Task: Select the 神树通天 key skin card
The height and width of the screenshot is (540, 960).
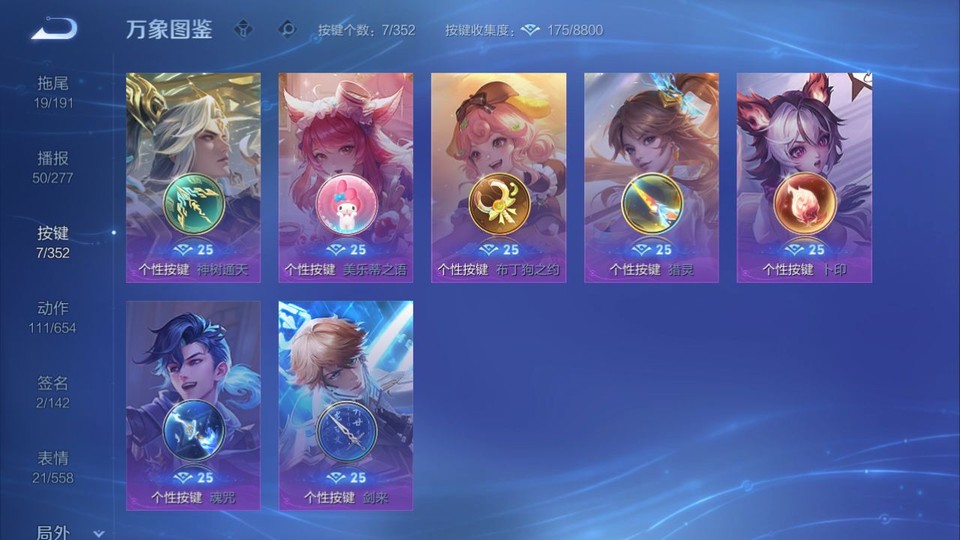Action: [x=193, y=177]
